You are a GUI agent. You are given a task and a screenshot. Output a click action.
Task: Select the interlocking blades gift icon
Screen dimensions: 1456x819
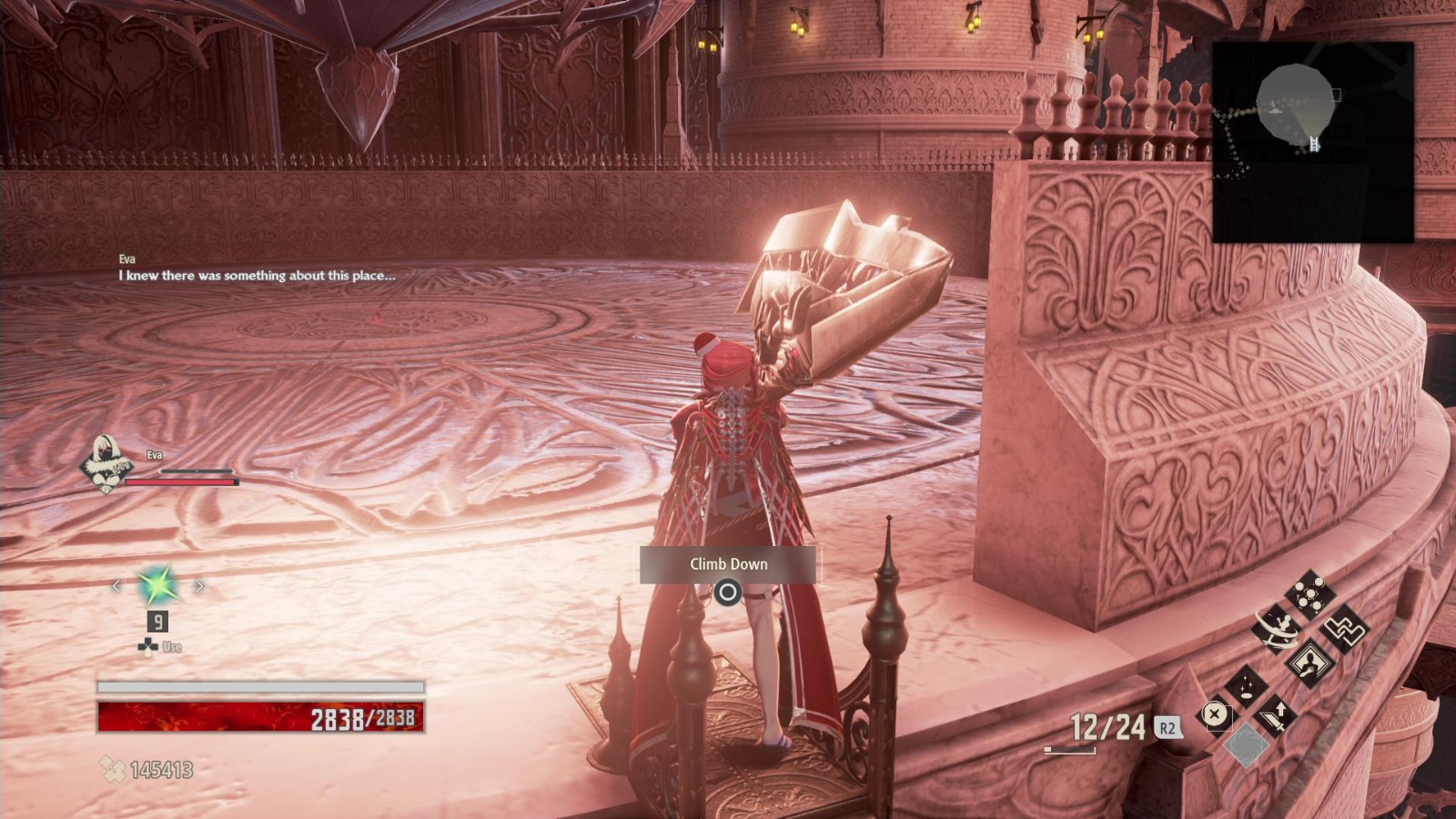(1345, 631)
